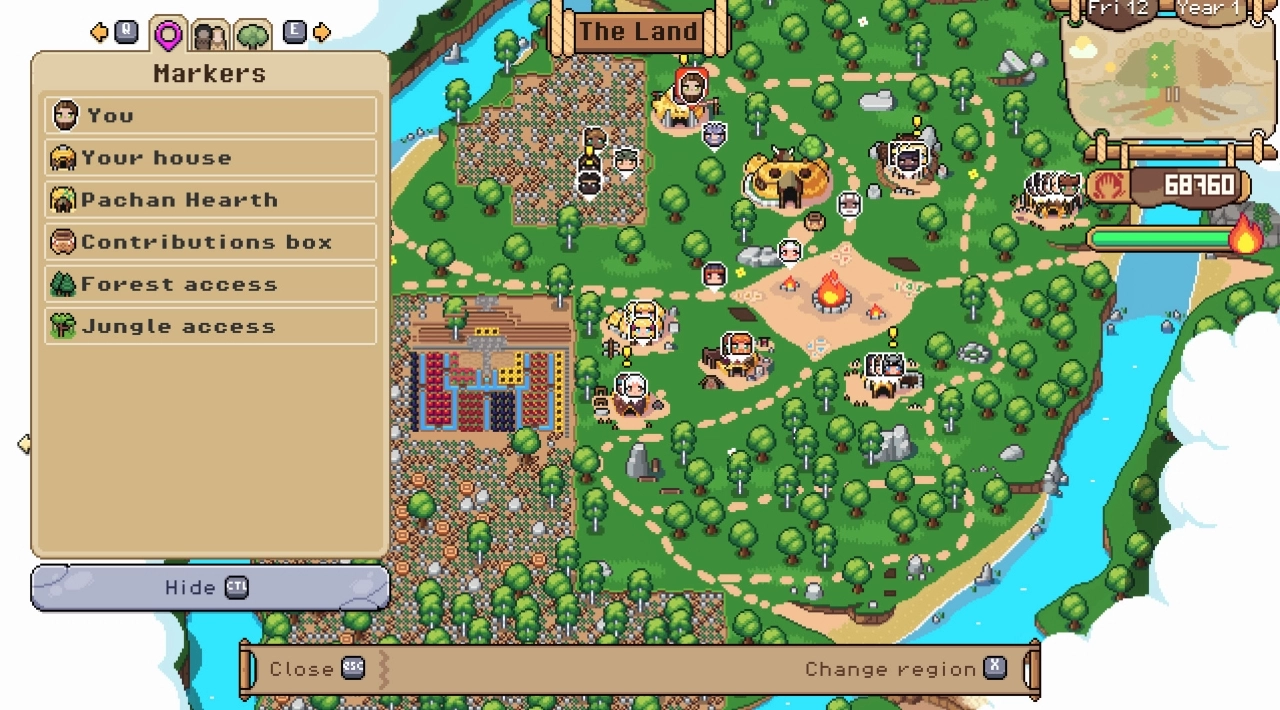Click the left orange tab arrow
Viewport: 1280px width, 710px height.
(99, 33)
